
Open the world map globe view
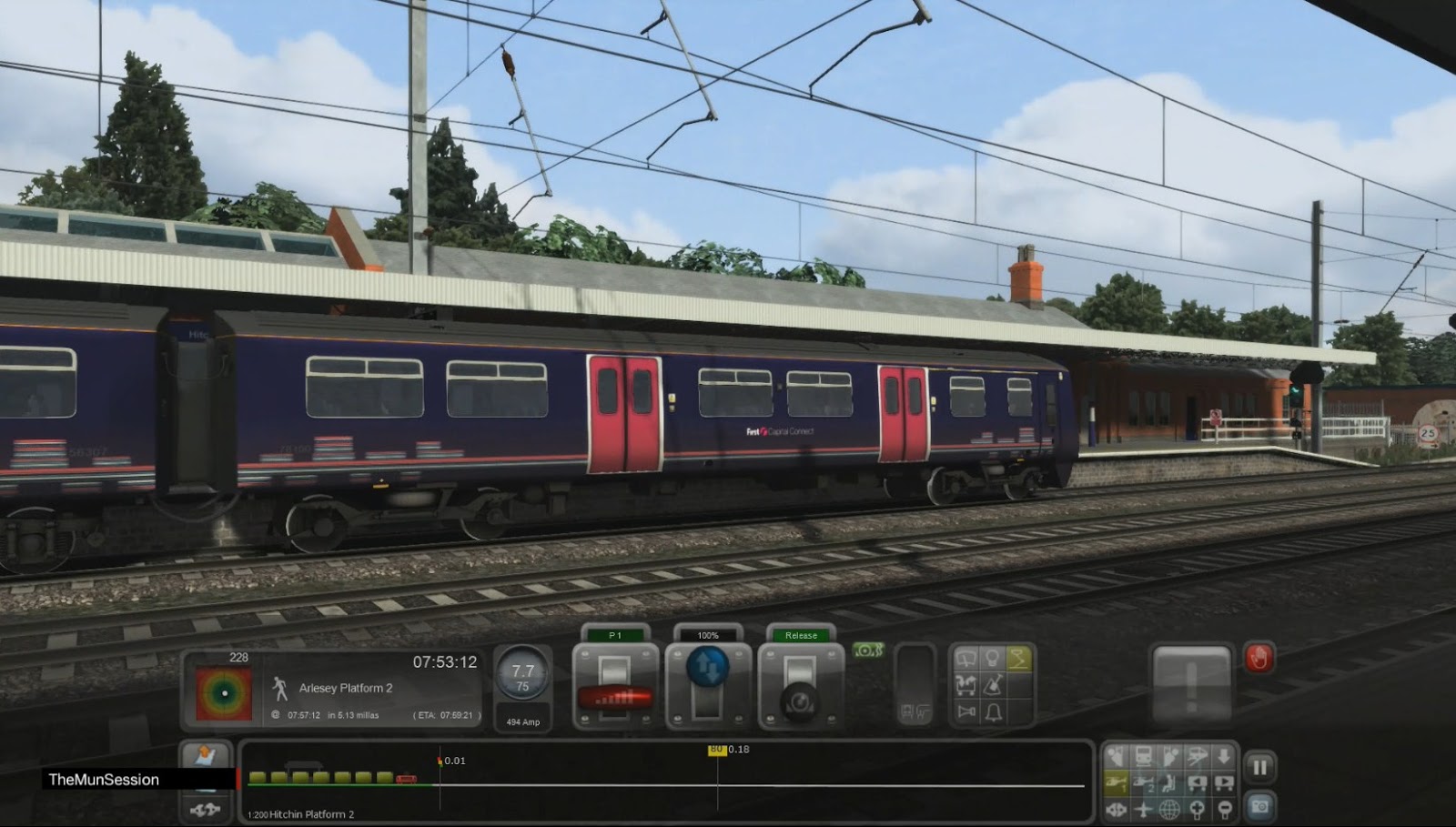1170,808
